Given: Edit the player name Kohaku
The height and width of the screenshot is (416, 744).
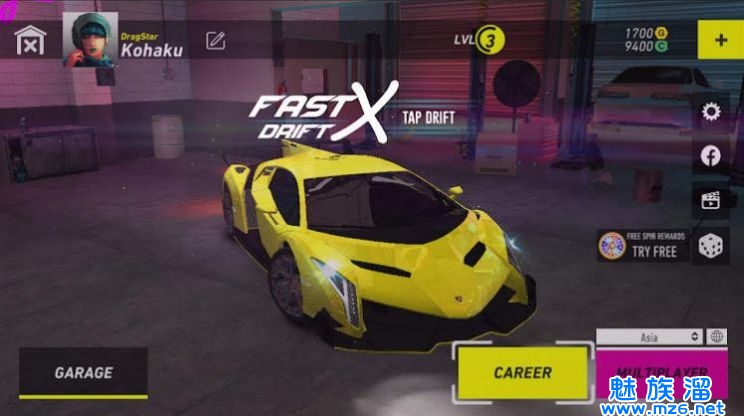Looking at the screenshot, I should 215,41.
